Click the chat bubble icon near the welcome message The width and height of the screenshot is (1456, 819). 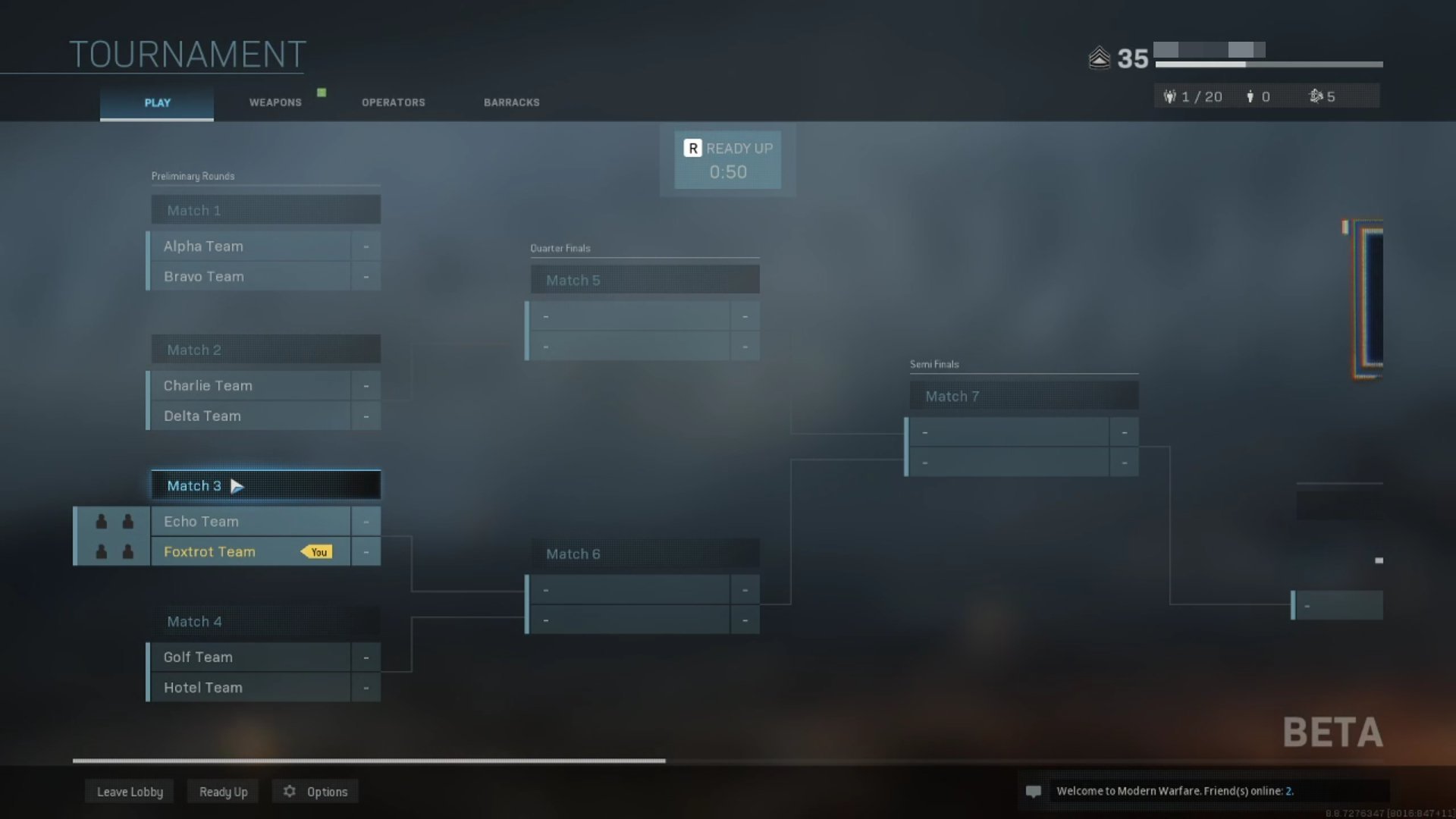point(1034,791)
